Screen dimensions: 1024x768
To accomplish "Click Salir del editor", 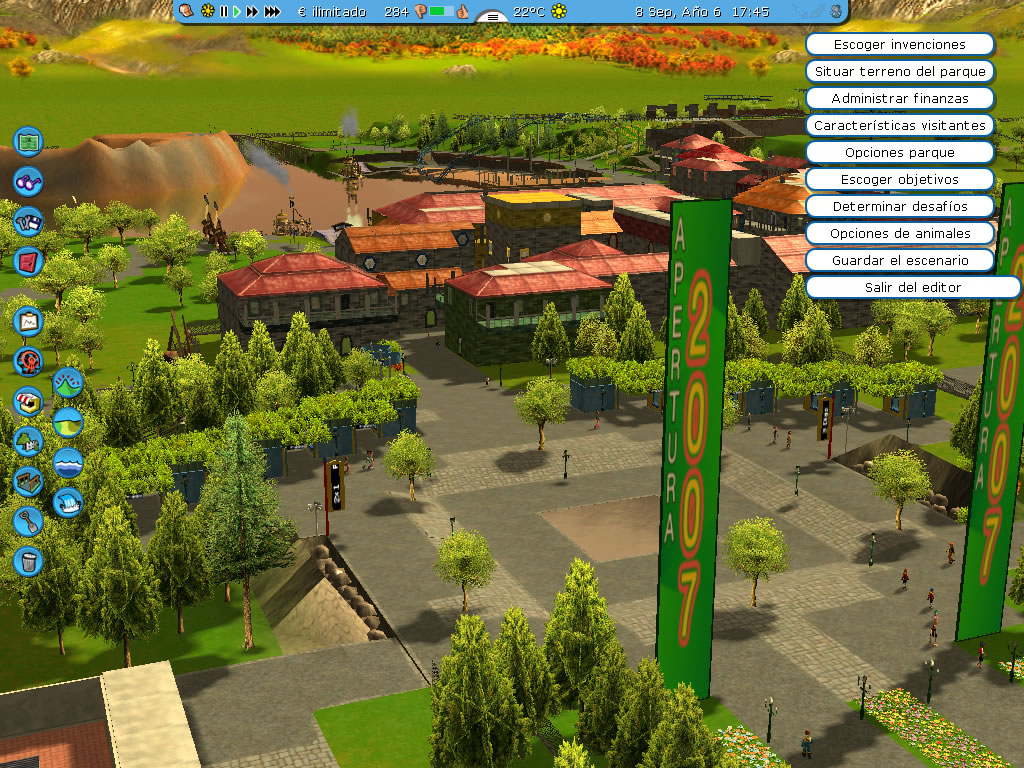I will coord(912,287).
